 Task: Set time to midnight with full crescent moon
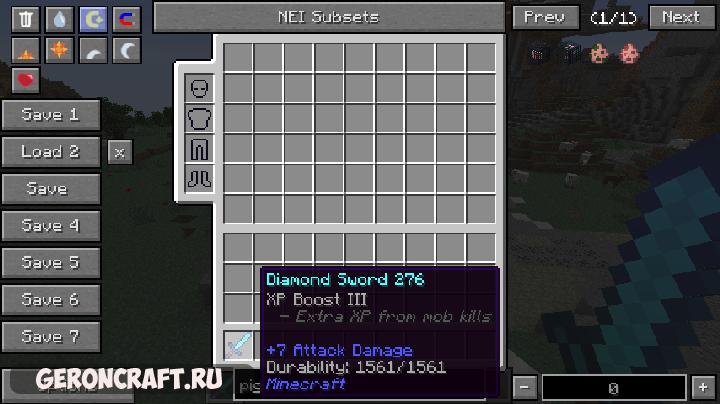(x=125, y=49)
